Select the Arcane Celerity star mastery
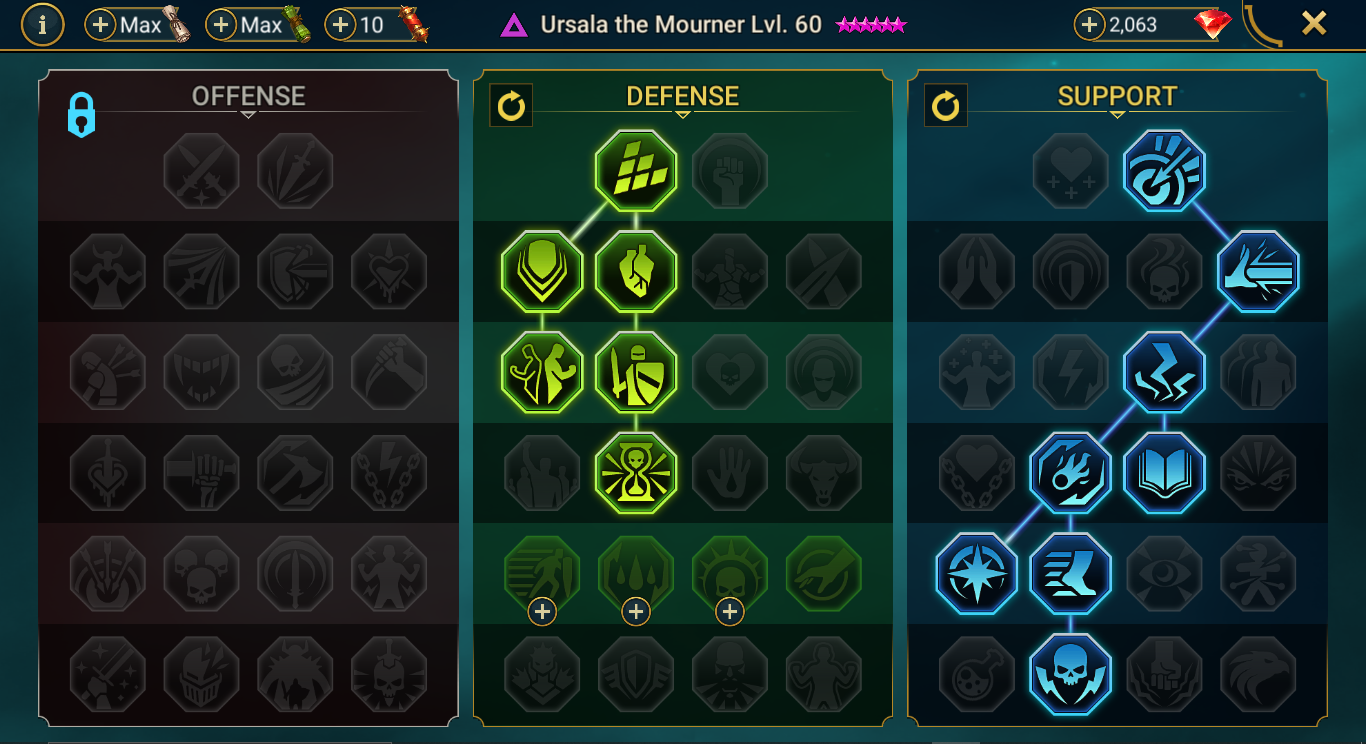The width and height of the screenshot is (1366, 744). [x=976, y=573]
